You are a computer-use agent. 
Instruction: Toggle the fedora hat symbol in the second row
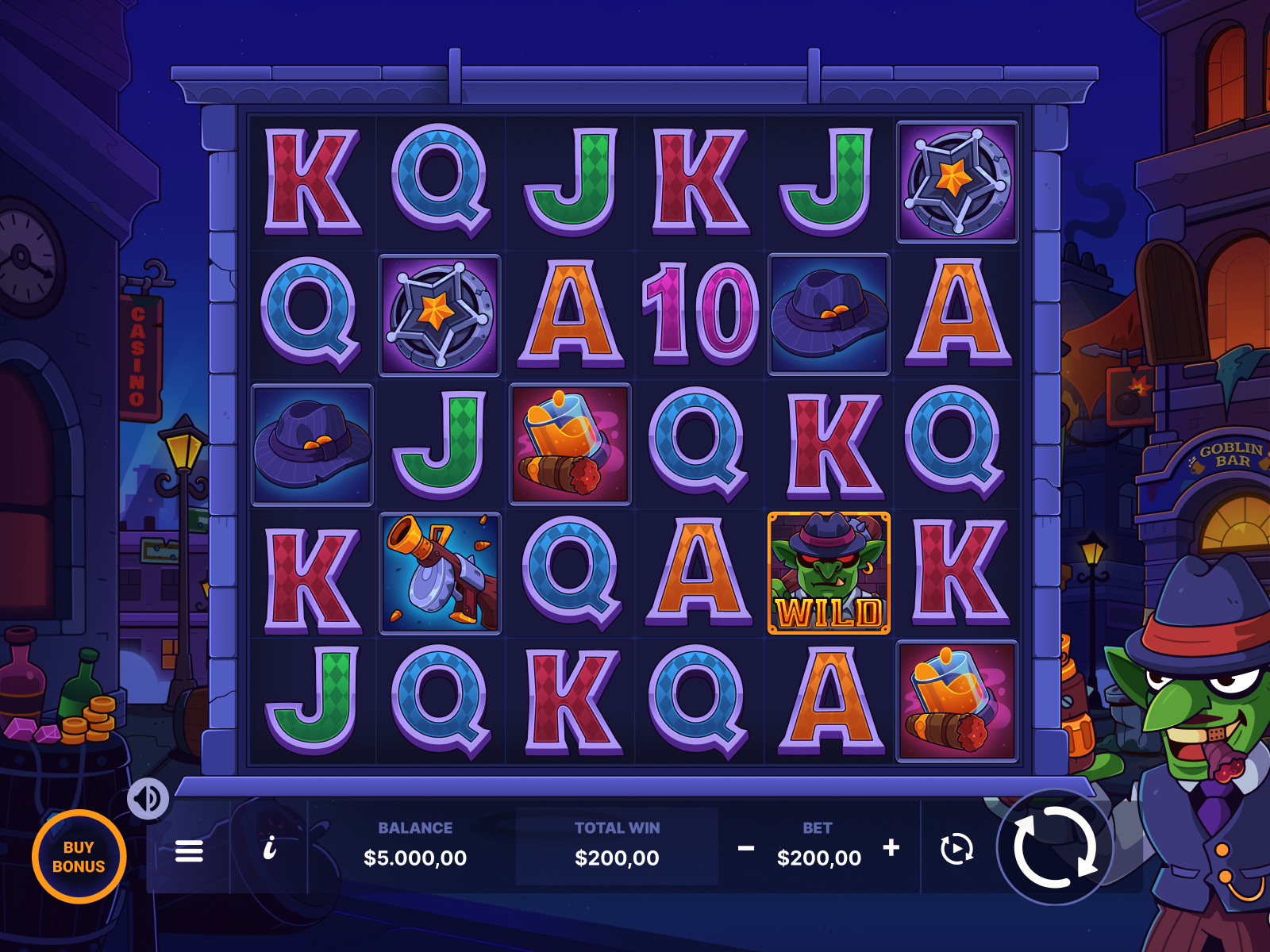coord(829,313)
